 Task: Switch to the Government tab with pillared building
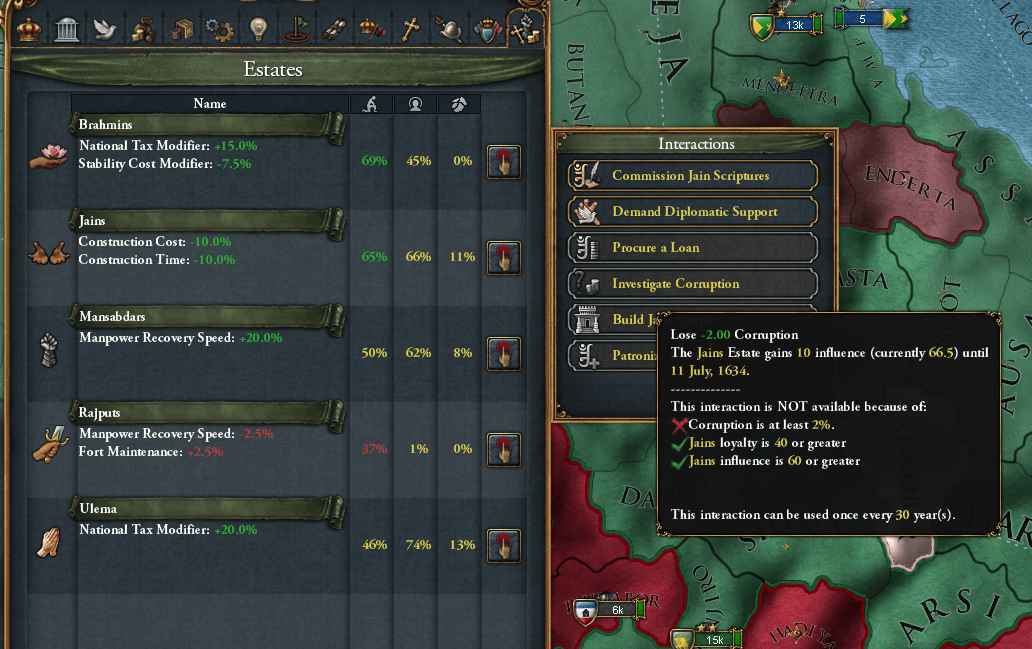tap(66, 29)
